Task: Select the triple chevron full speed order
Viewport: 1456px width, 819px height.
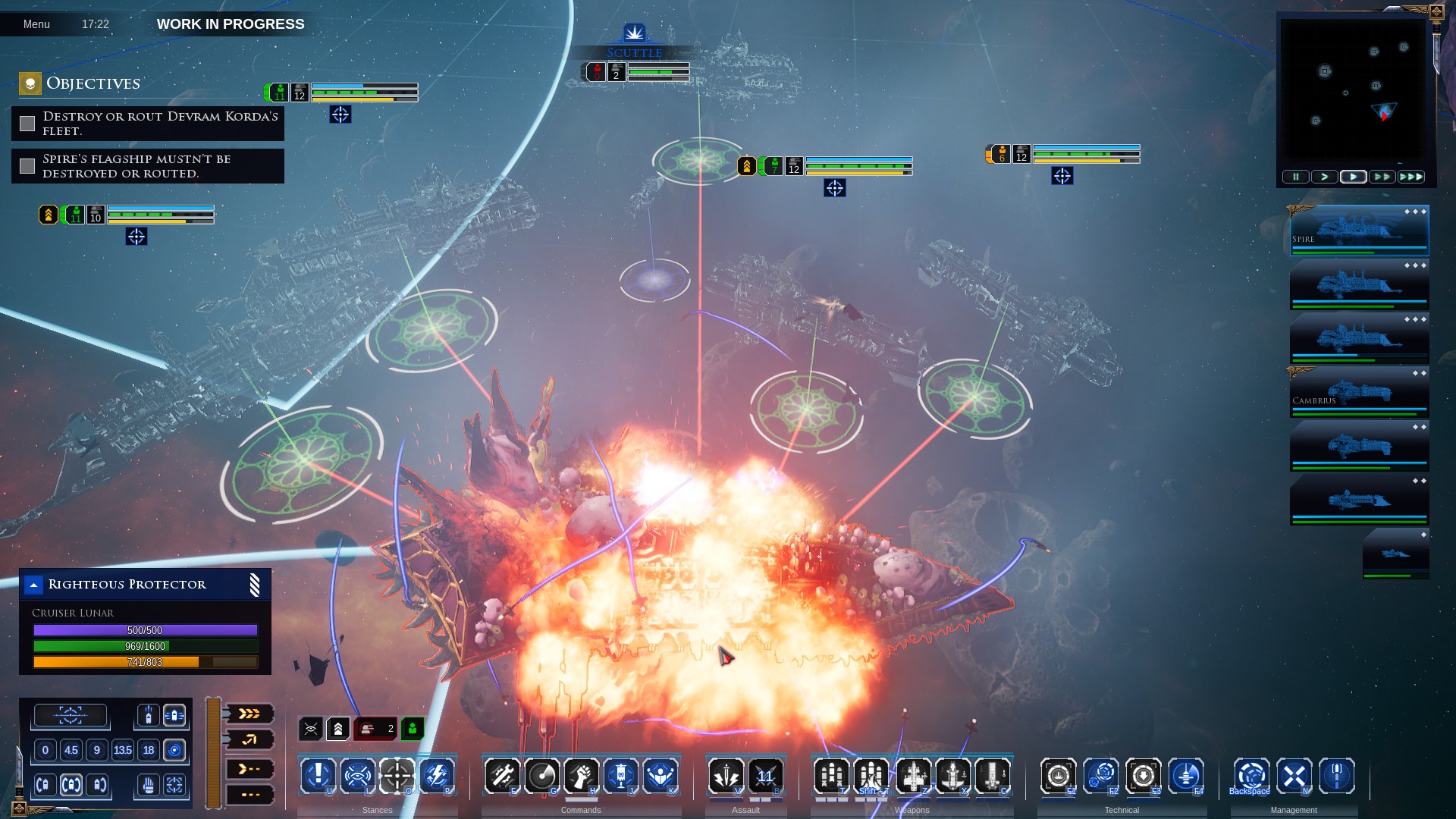Action: [x=249, y=714]
